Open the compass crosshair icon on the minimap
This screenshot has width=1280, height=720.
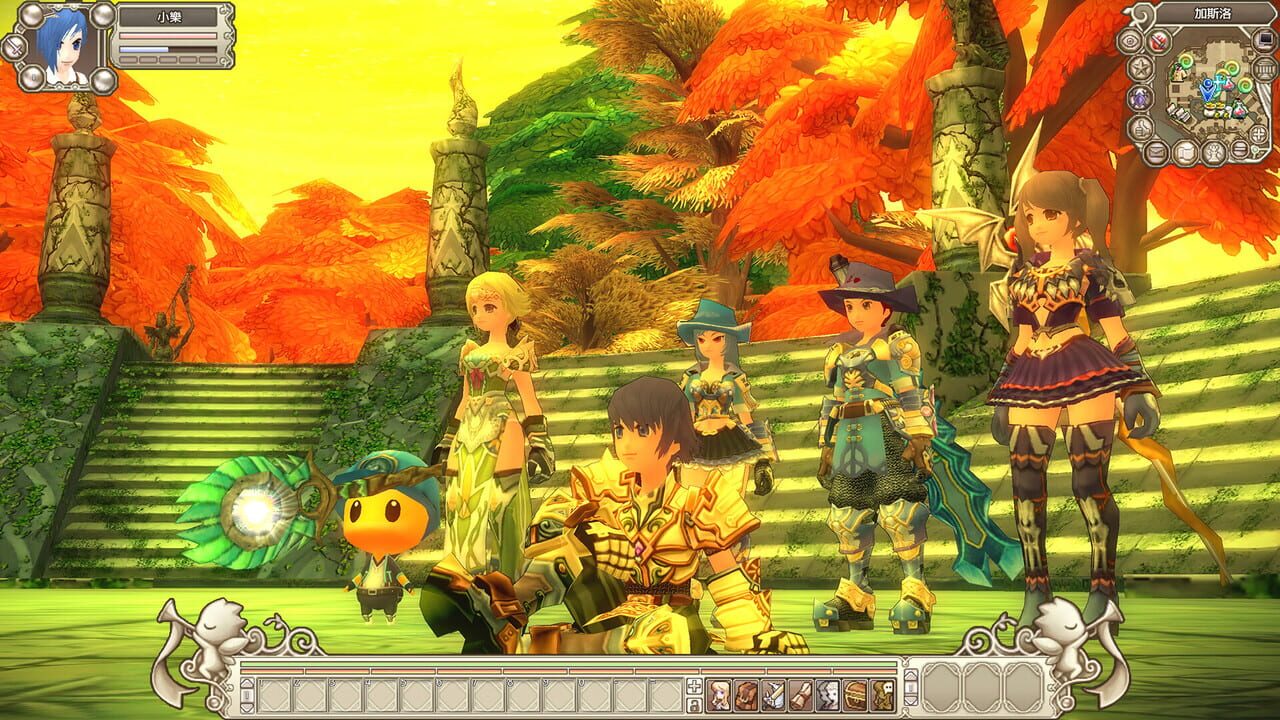[x=1257, y=134]
